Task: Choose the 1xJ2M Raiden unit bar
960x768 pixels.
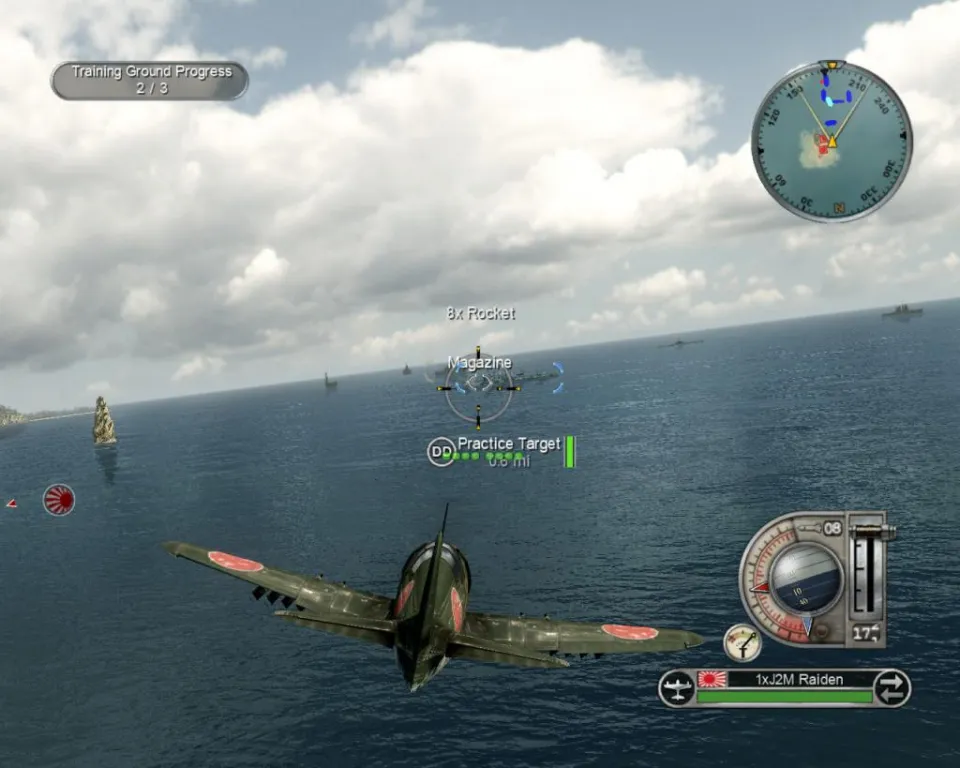Action: [x=784, y=680]
